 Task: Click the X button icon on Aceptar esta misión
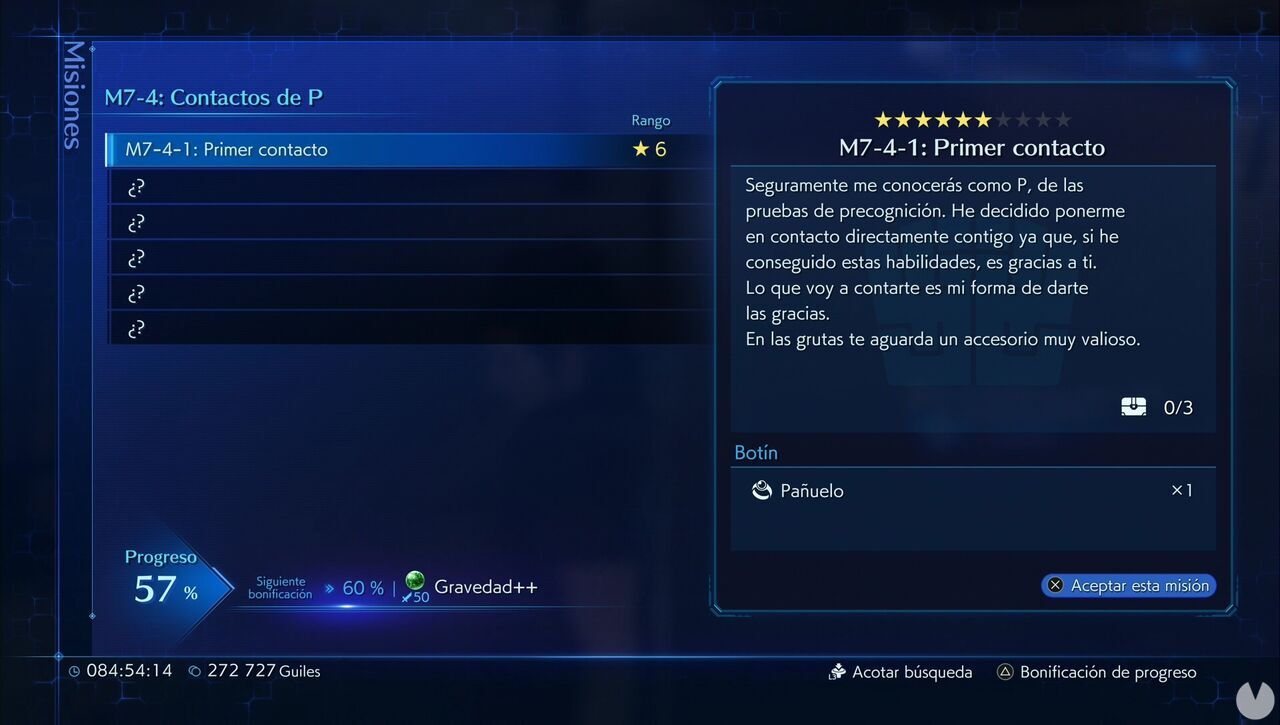click(1057, 585)
